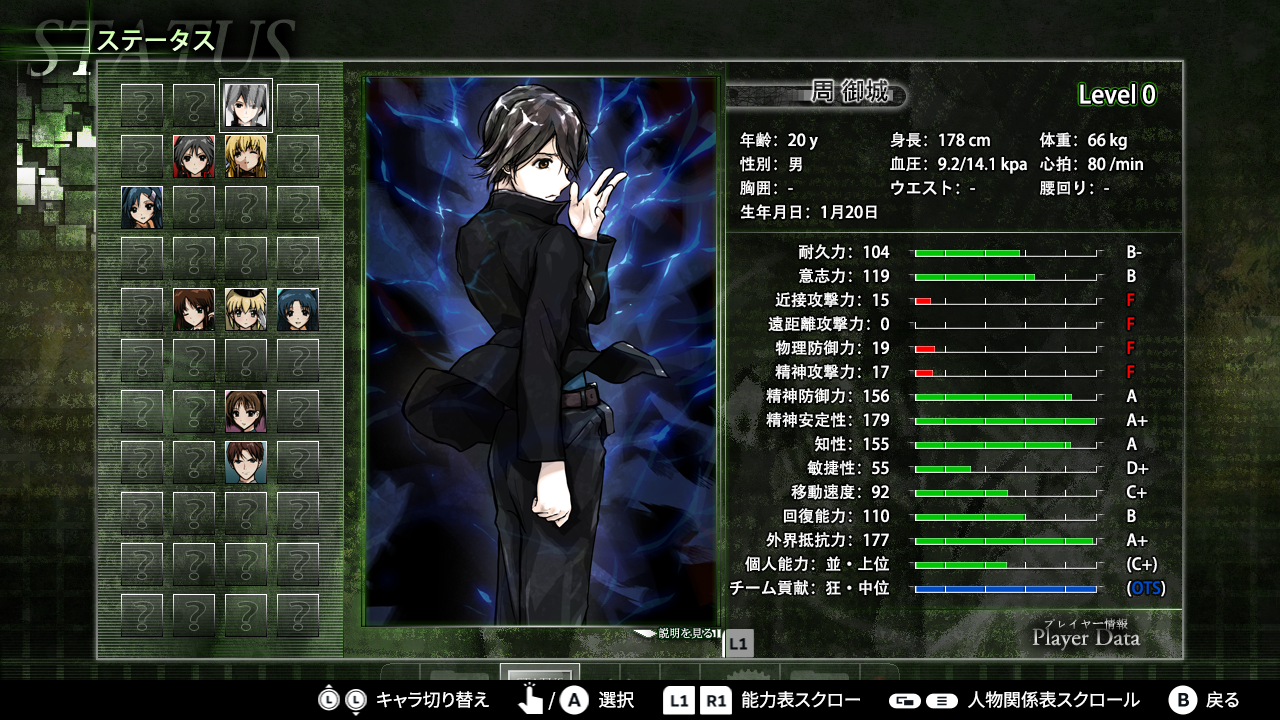This screenshot has width=1280, height=720.
Task: Choose the blonde character wearing a cap
Action: (x=246, y=309)
